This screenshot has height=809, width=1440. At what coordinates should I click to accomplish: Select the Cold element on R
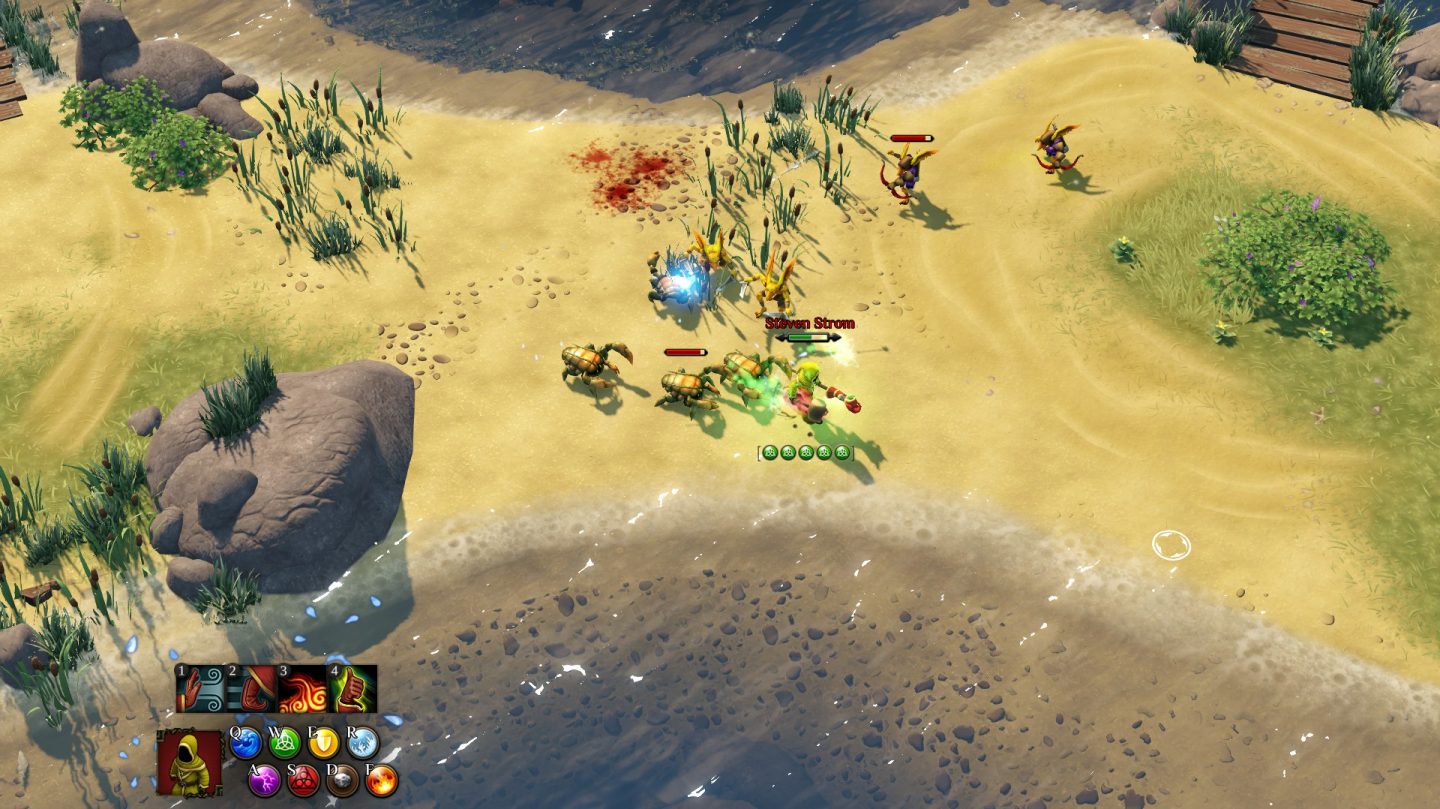(x=362, y=744)
